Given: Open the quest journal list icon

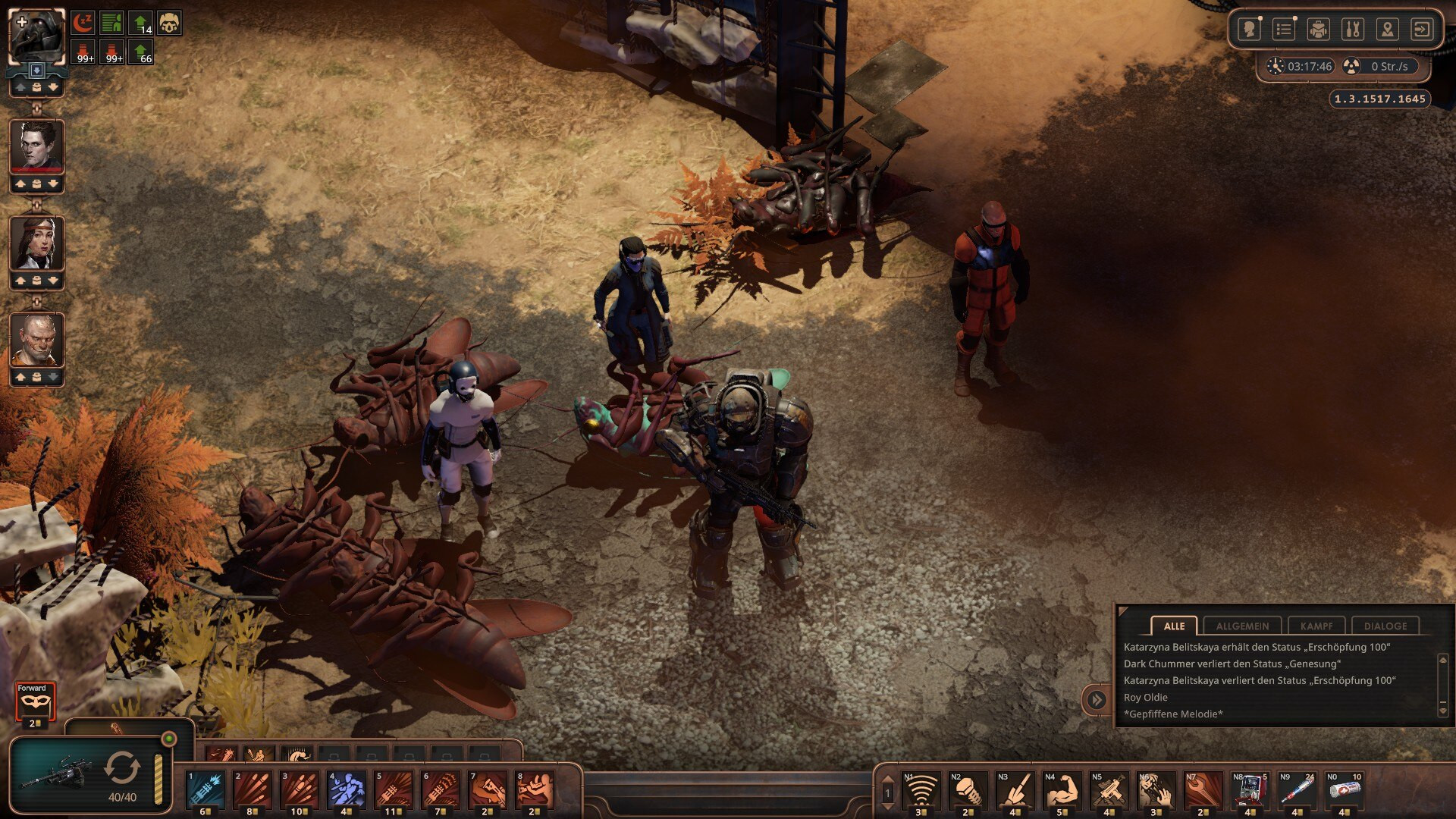Looking at the screenshot, I should (1283, 30).
